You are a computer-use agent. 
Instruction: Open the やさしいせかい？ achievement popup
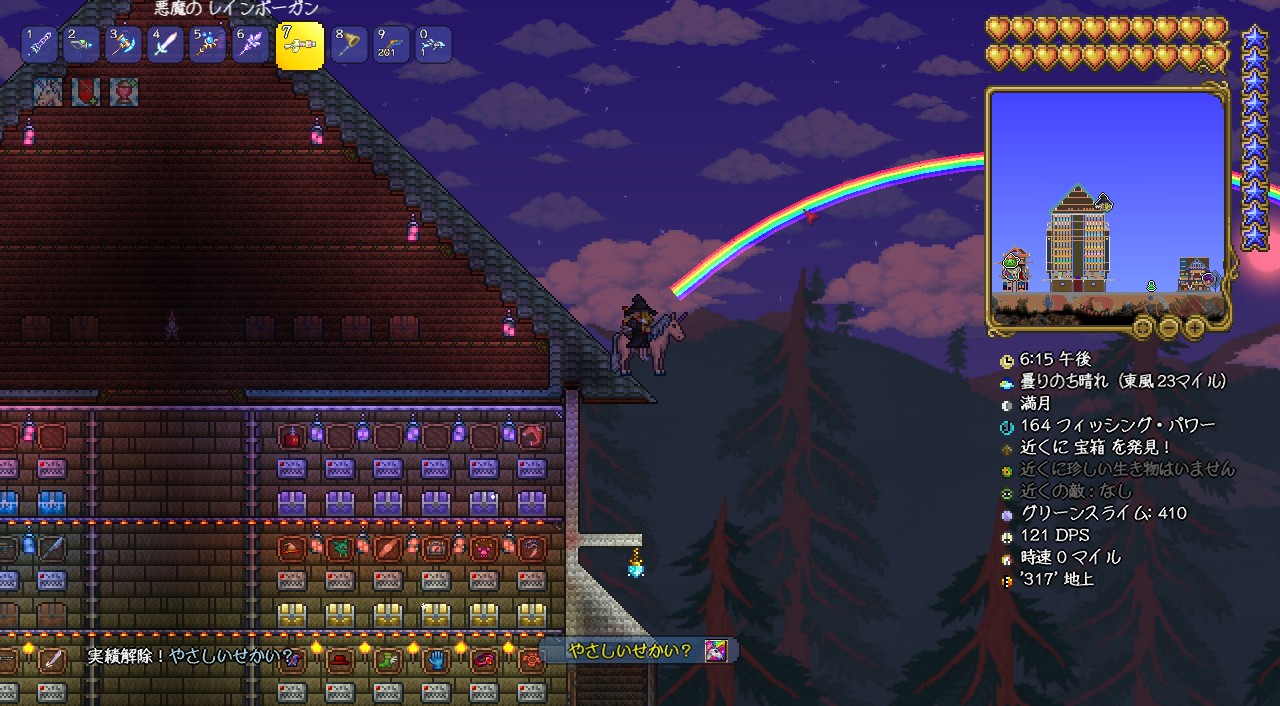pos(640,651)
